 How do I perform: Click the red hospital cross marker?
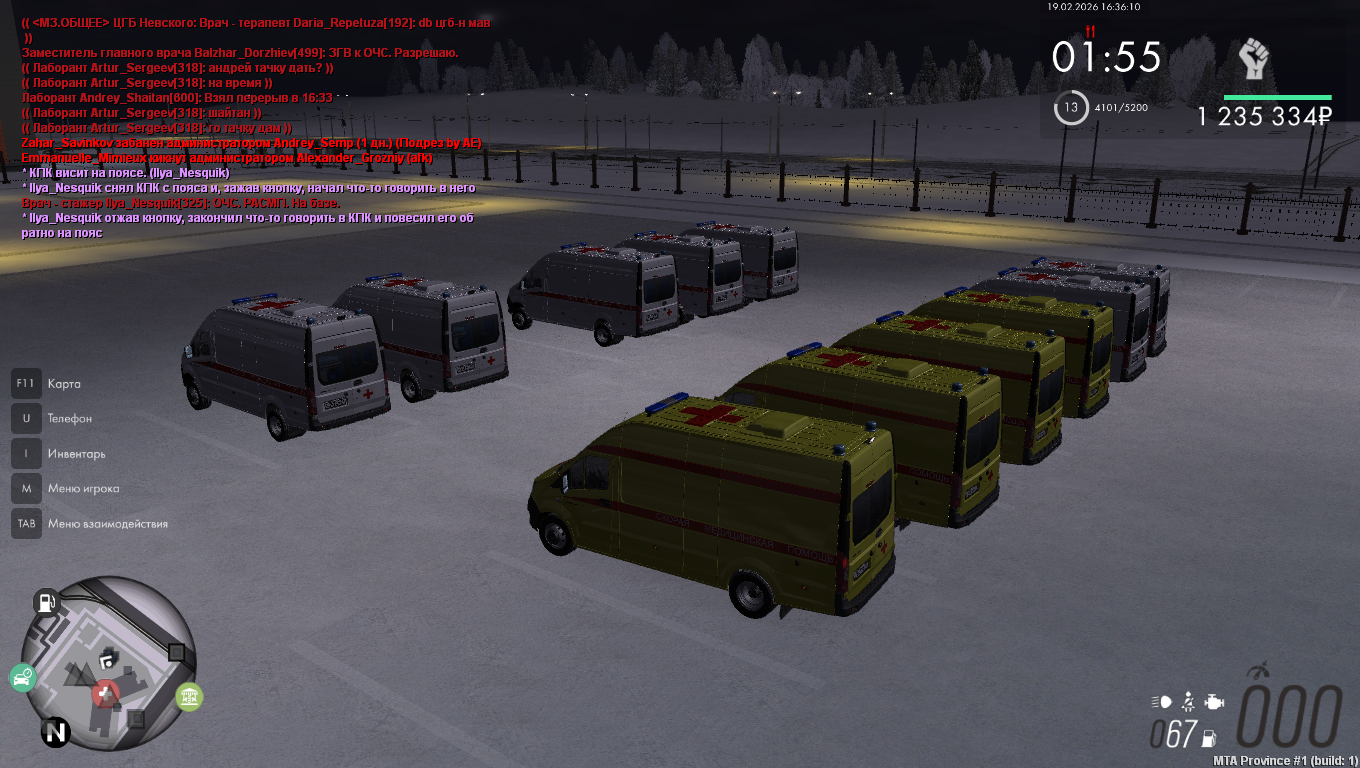click(106, 693)
